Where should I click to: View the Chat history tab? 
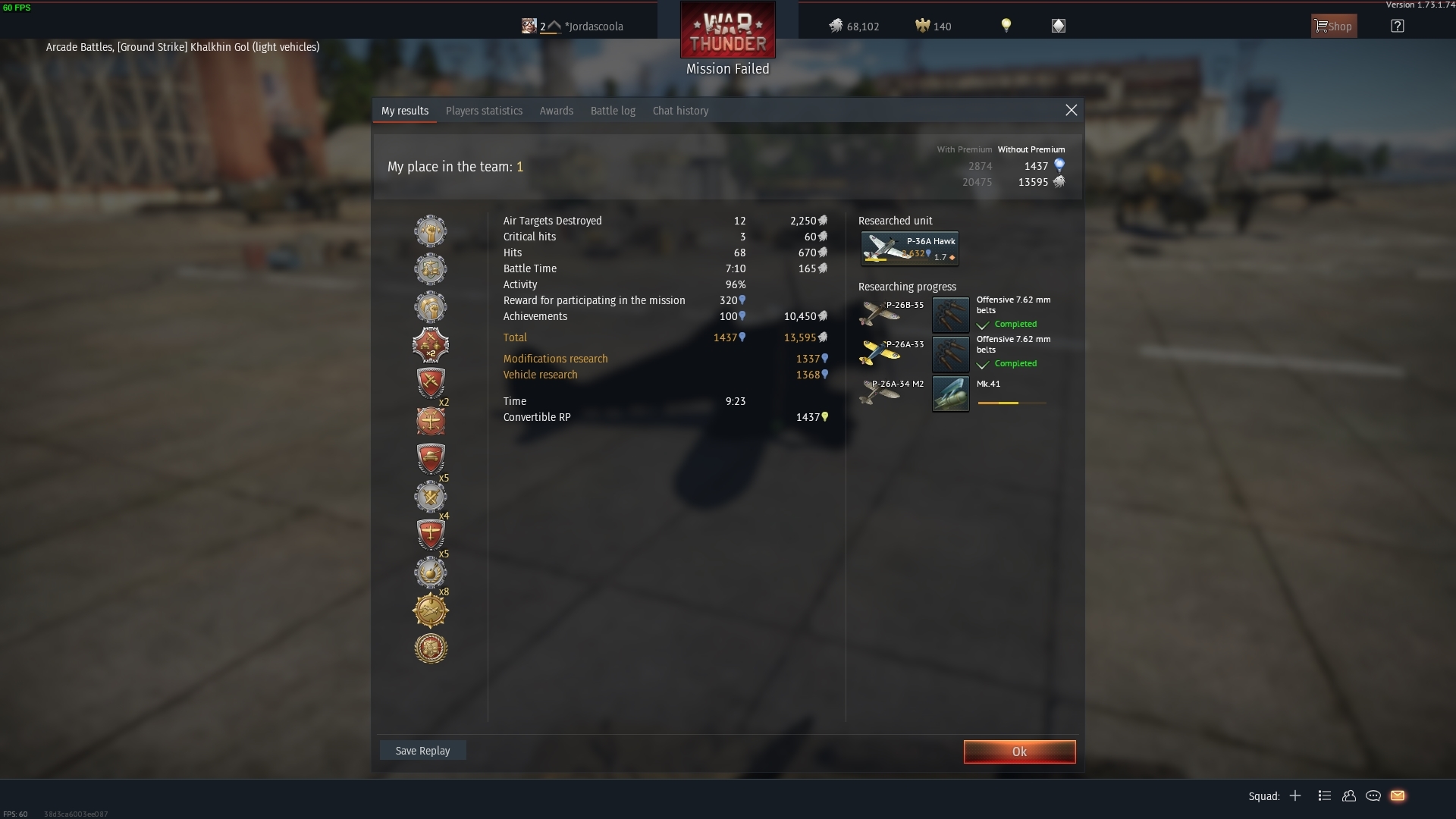[680, 111]
